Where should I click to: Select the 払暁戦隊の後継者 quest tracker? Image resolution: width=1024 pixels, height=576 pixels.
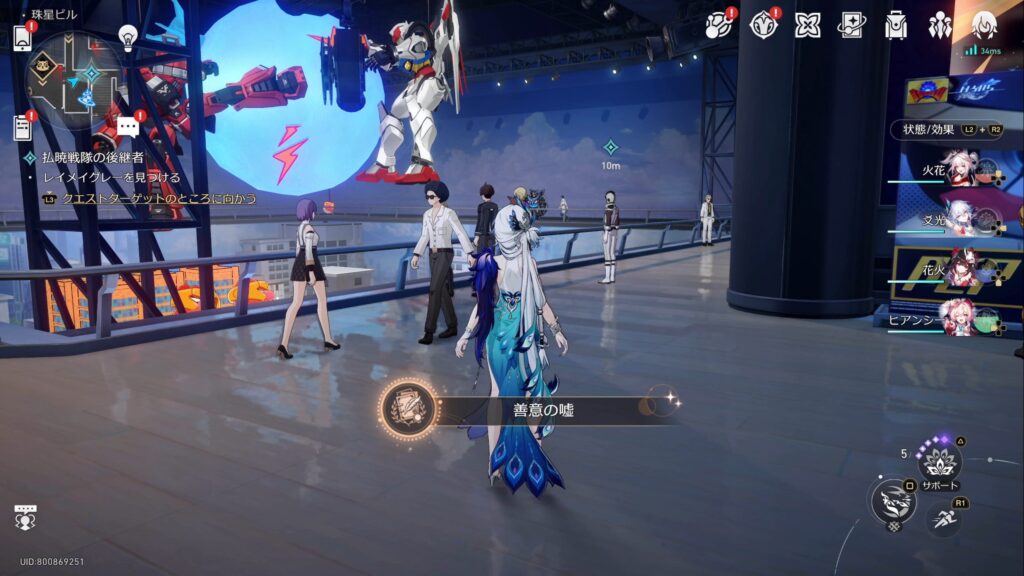point(92,158)
